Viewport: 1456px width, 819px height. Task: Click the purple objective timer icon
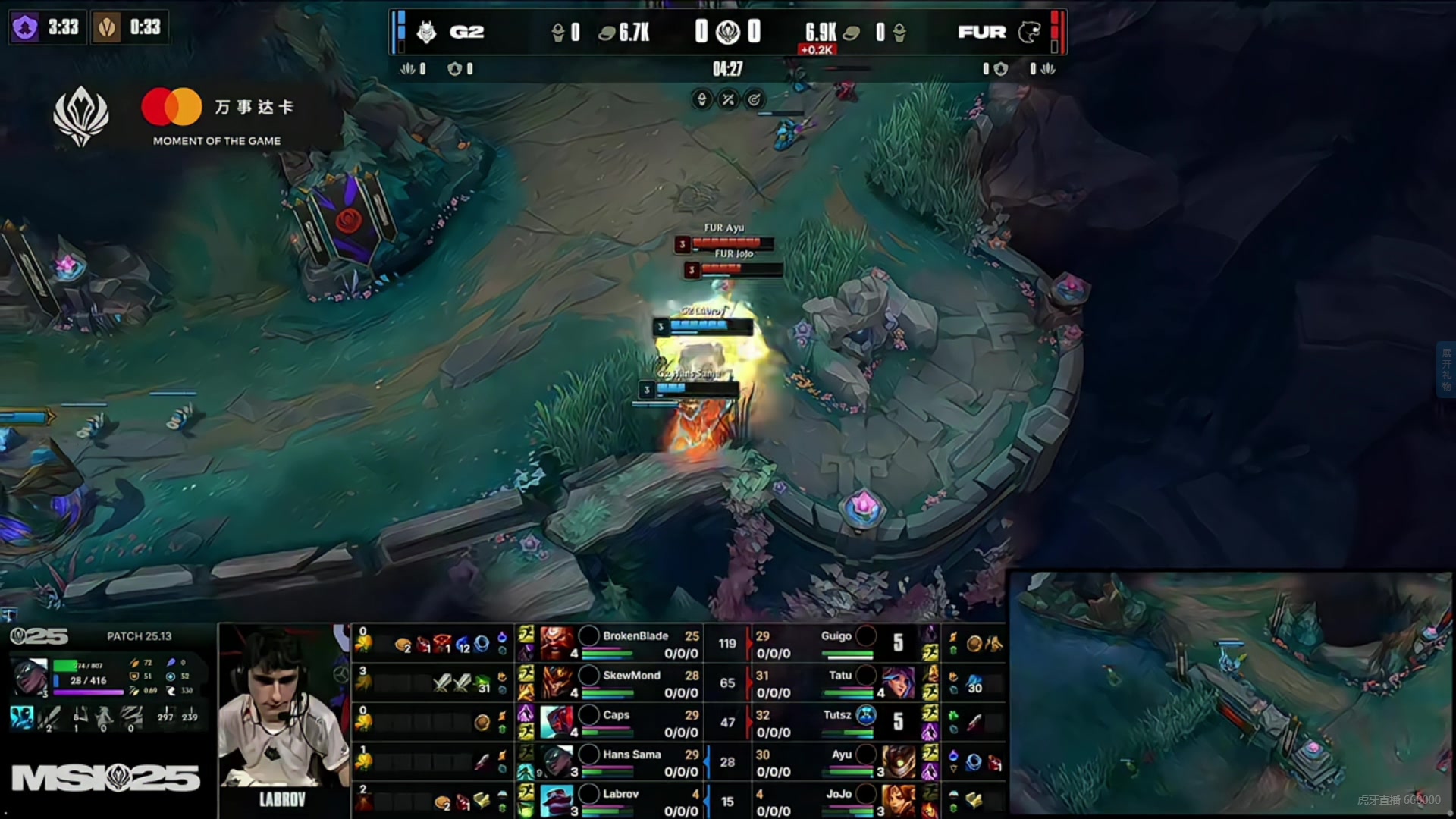[25, 28]
